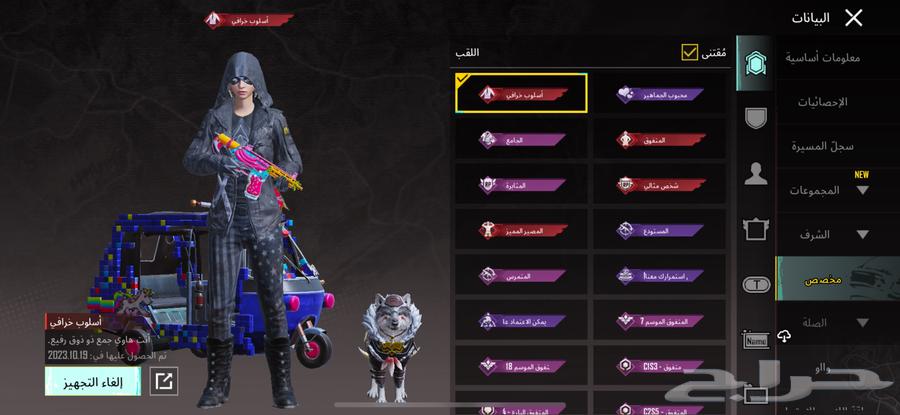Screen dimensions: 900x415
Task: Switch to the shield icon tab
Action: 756,117
